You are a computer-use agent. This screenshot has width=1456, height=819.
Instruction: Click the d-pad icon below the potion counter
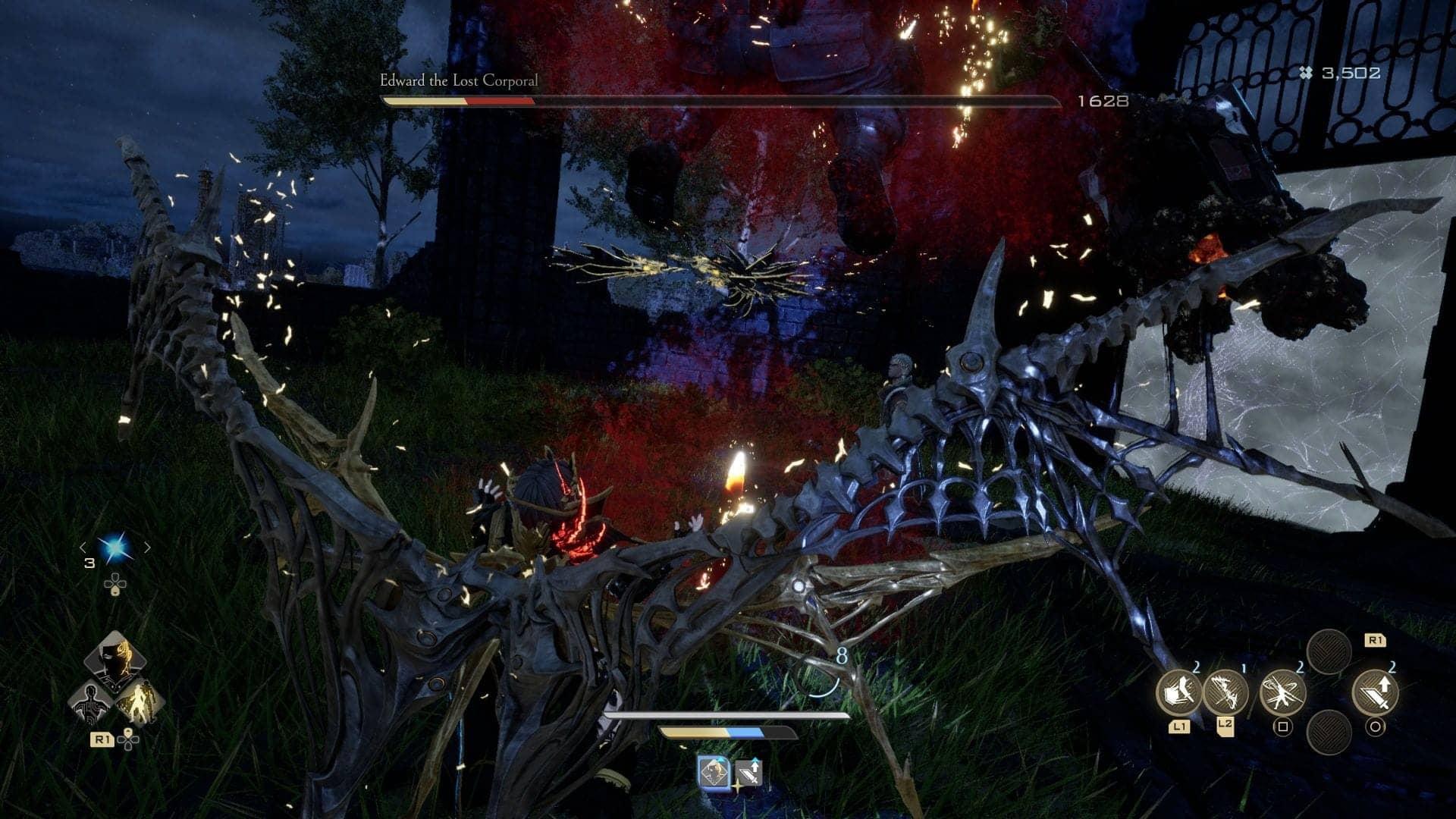click(115, 585)
